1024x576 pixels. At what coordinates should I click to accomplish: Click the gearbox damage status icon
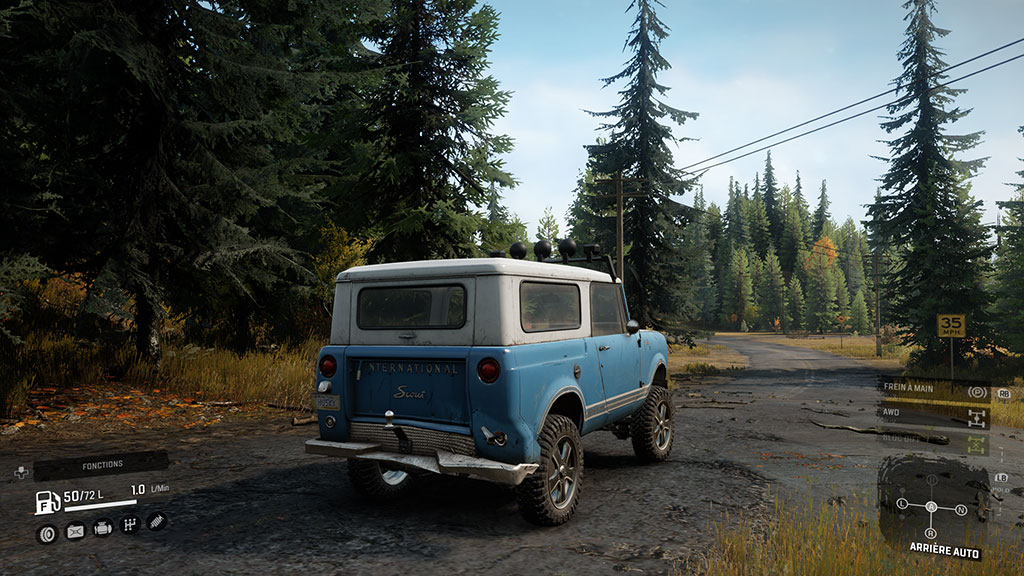click(129, 524)
